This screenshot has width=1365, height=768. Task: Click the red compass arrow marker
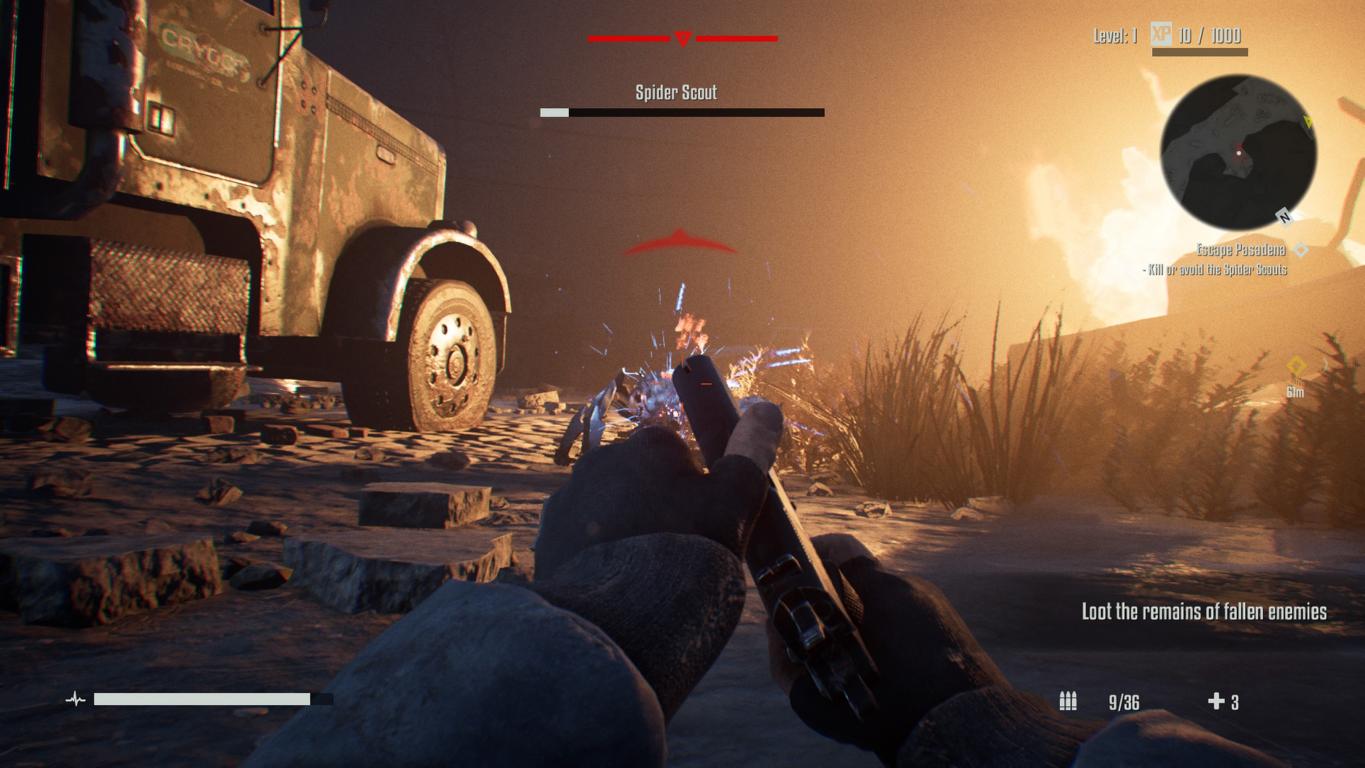click(x=683, y=39)
